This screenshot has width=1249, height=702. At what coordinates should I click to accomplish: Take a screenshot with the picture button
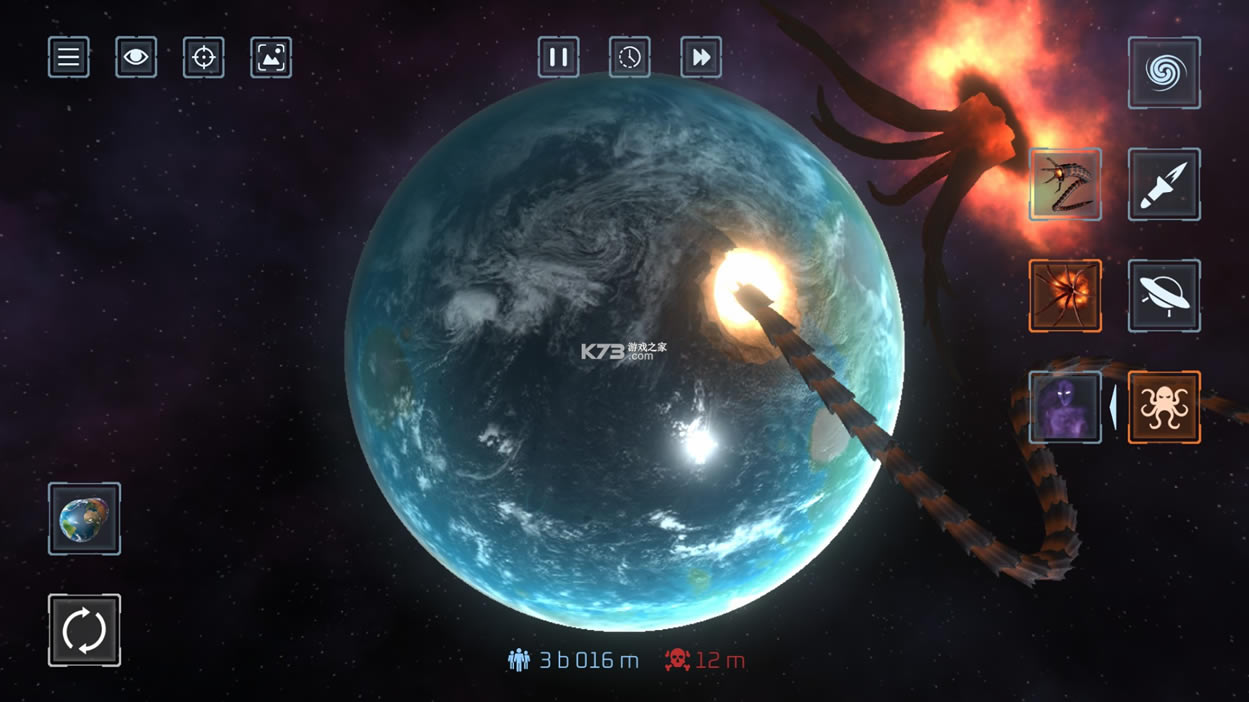pos(270,57)
